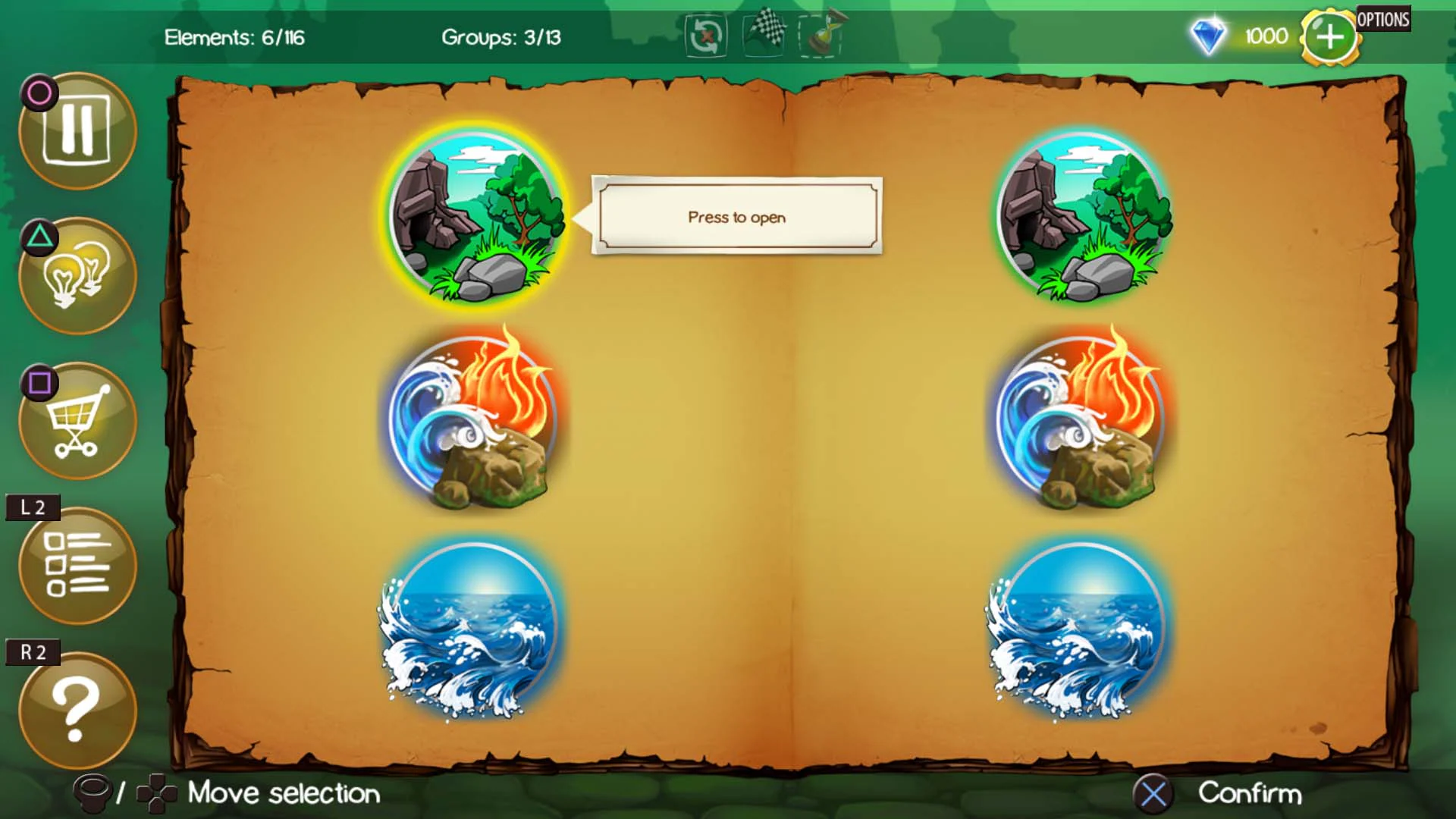Check the Elements 6/116 counter tab
This screenshot has height=819, width=1456.
point(235,38)
